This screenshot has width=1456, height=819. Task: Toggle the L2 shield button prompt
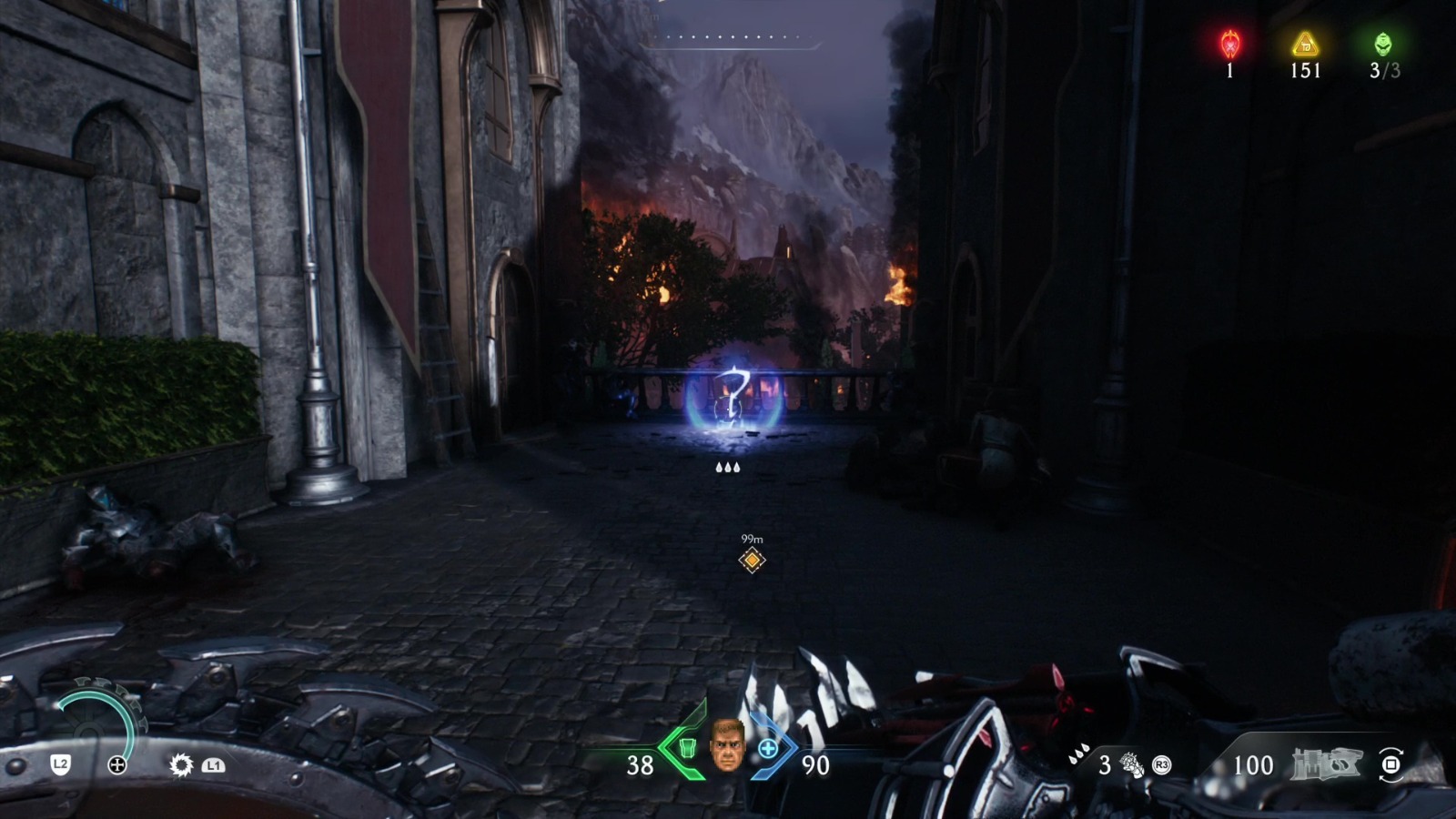[x=60, y=764]
